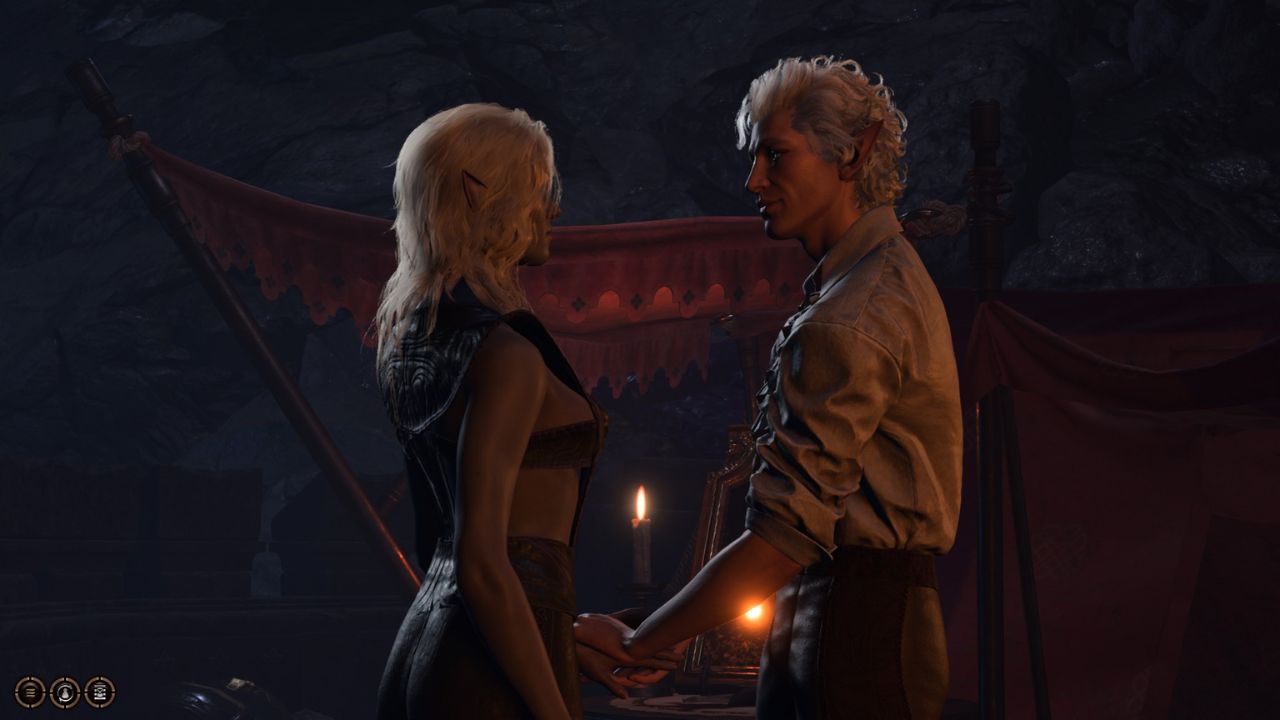Click the character swap icon
Image resolution: width=1280 pixels, height=720 pixels.
(x=65, y=691)
